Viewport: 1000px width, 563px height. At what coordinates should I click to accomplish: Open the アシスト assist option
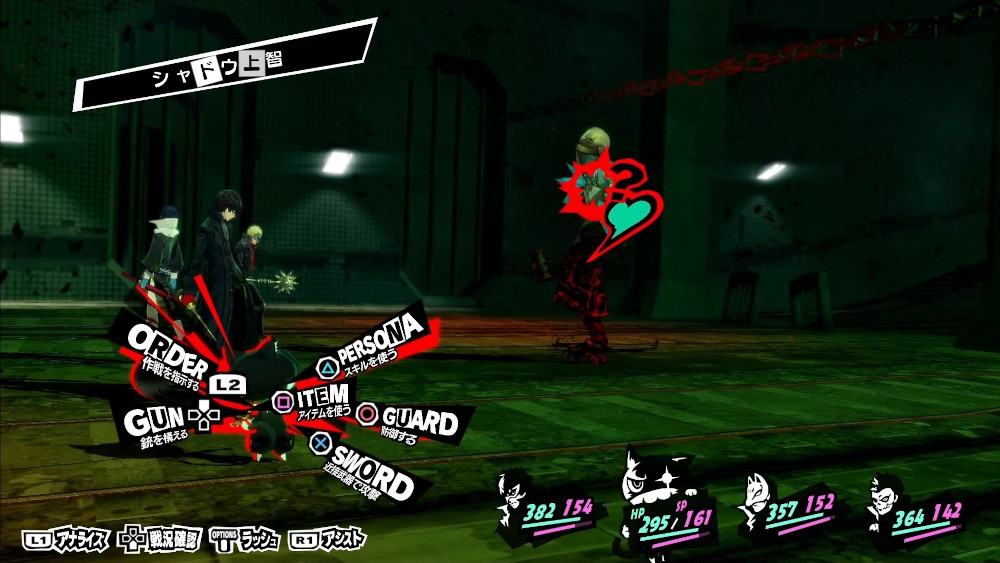(x=327, y=540)
